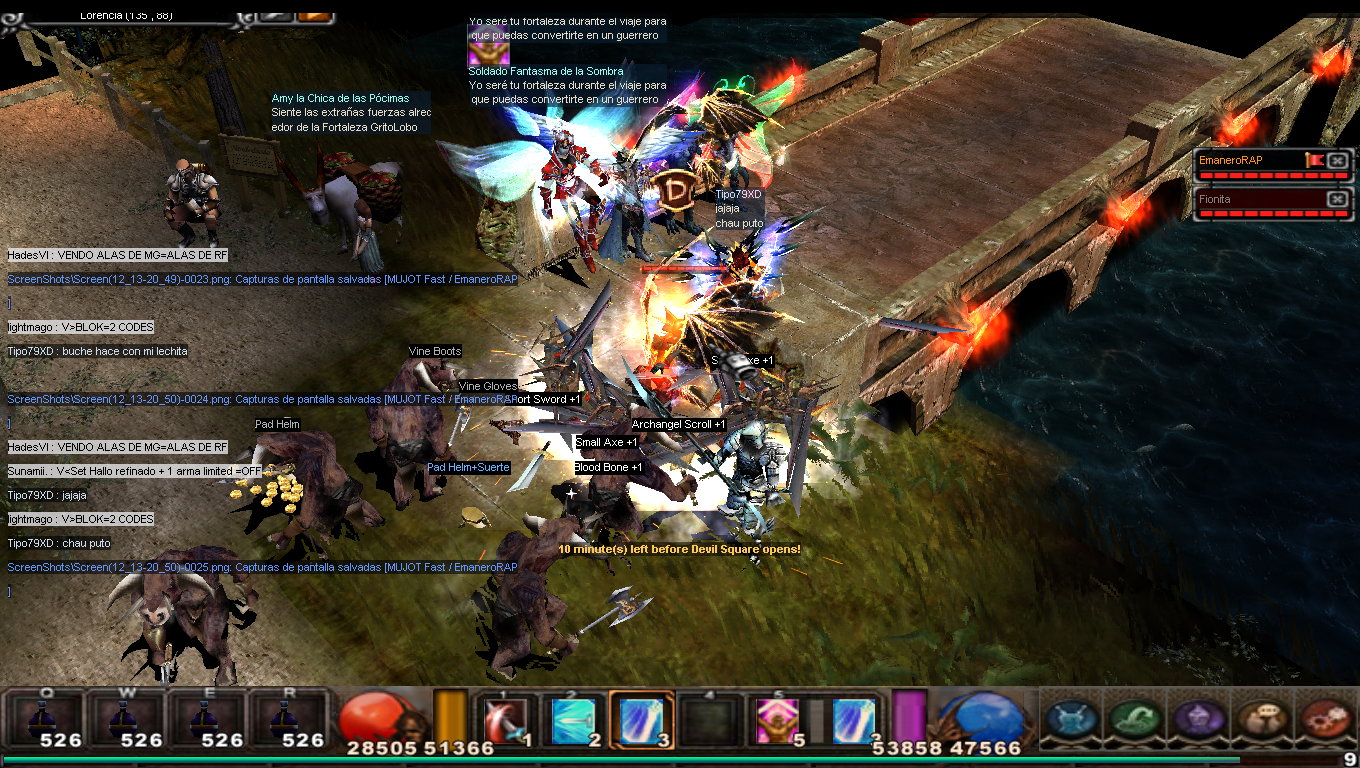Screen dimensions: 1360x768
Task: Use the R potion slot
Action: [x=288, y=719]
